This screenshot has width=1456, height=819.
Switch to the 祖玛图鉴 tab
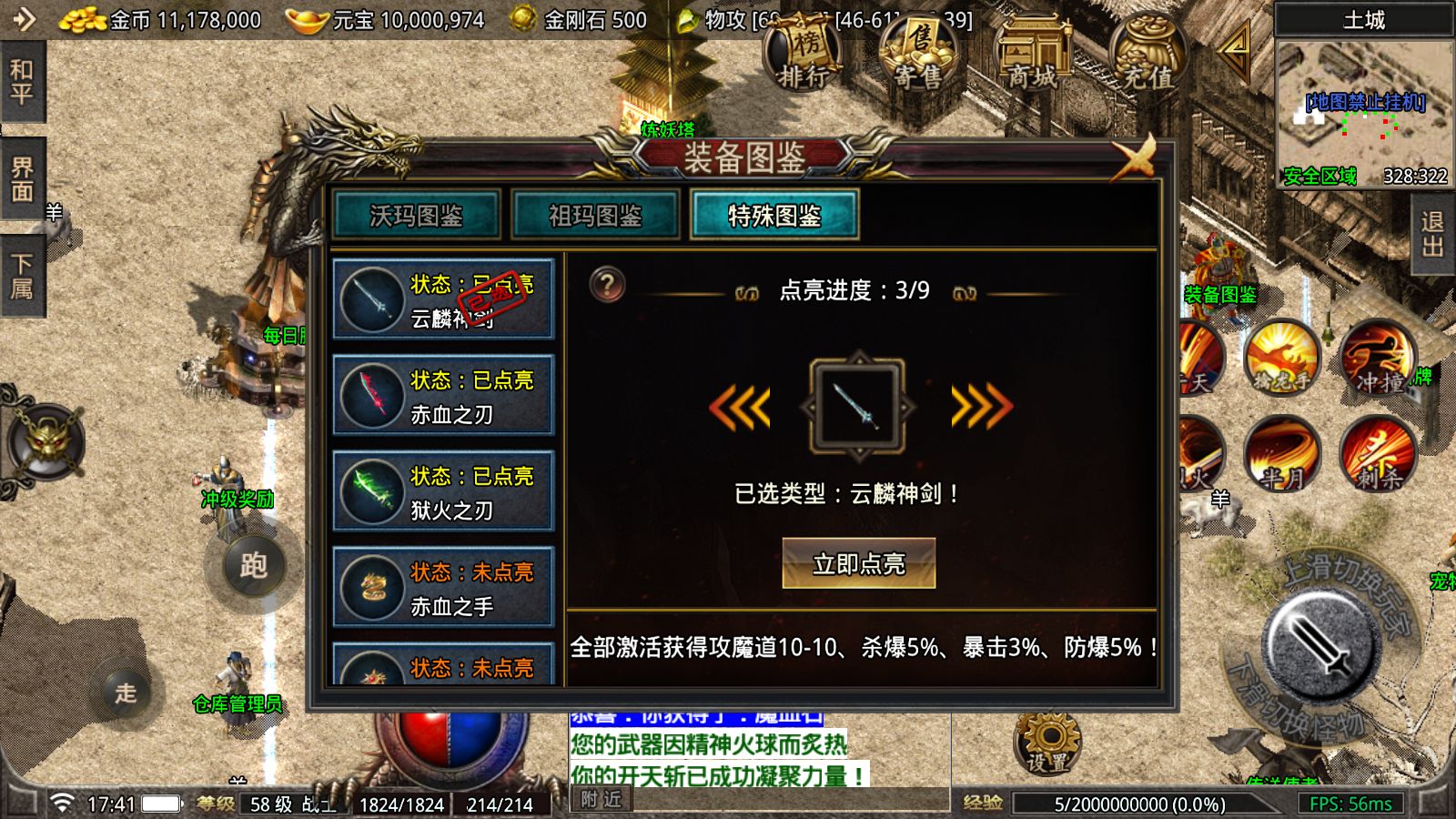tap(595, 216)
